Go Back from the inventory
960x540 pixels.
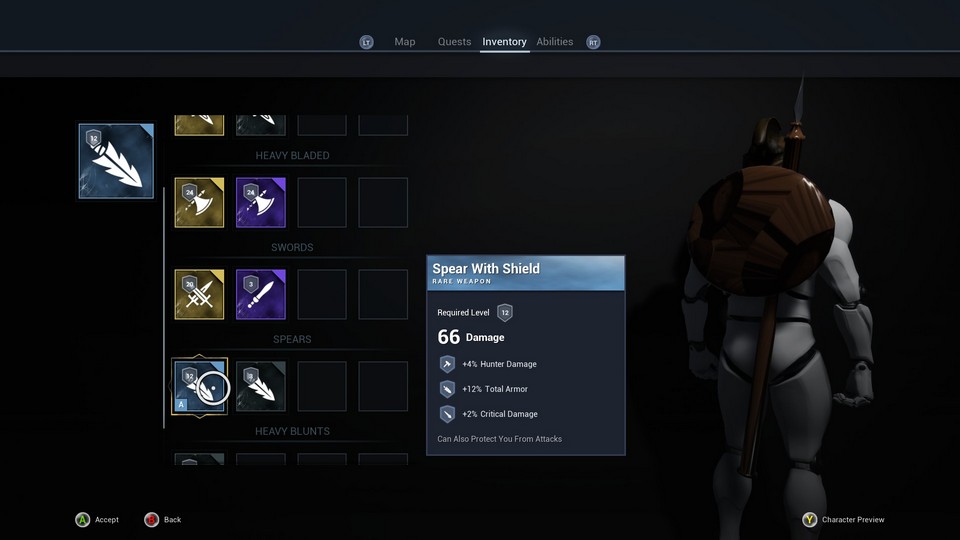pos(162,520)
